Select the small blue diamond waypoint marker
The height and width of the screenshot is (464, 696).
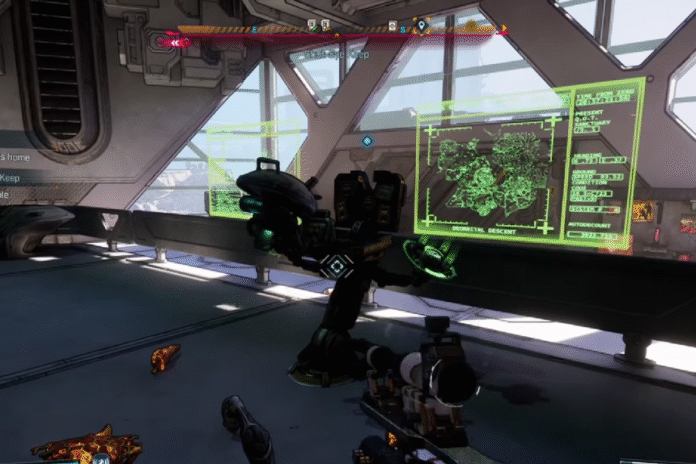coord(367,141)
